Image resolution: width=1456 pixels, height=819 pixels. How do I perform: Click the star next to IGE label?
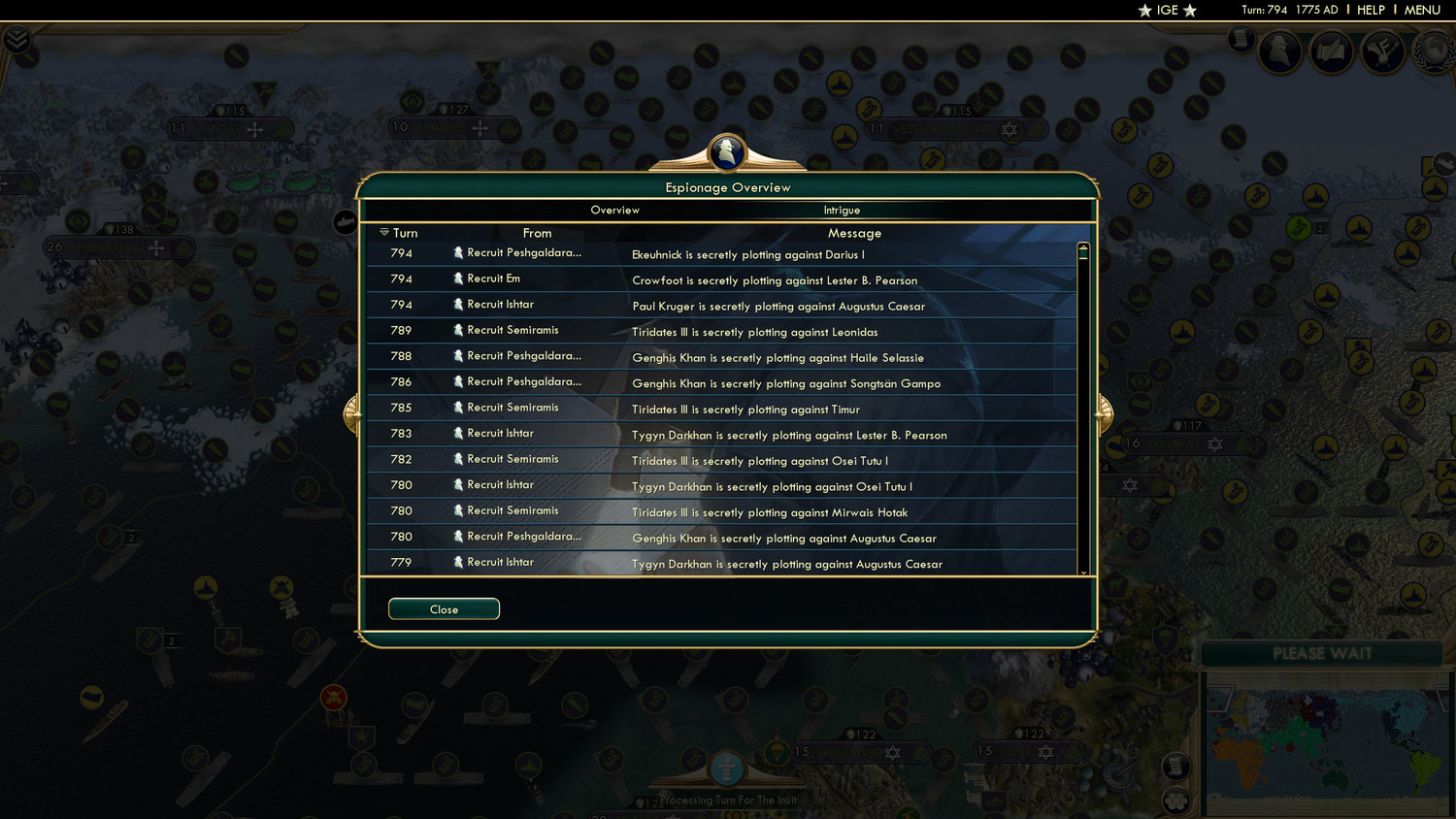click(1144, 11)
